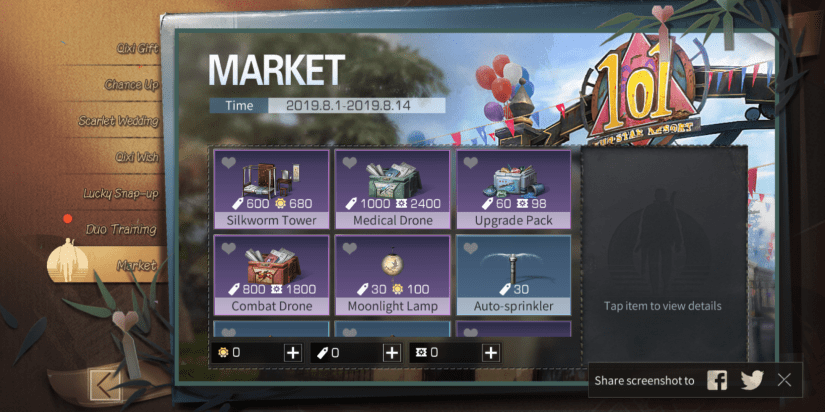Viewport: 825px width, 412px height.
Task: Add more ticket currency with plus
Action: [x=392, y=353]
